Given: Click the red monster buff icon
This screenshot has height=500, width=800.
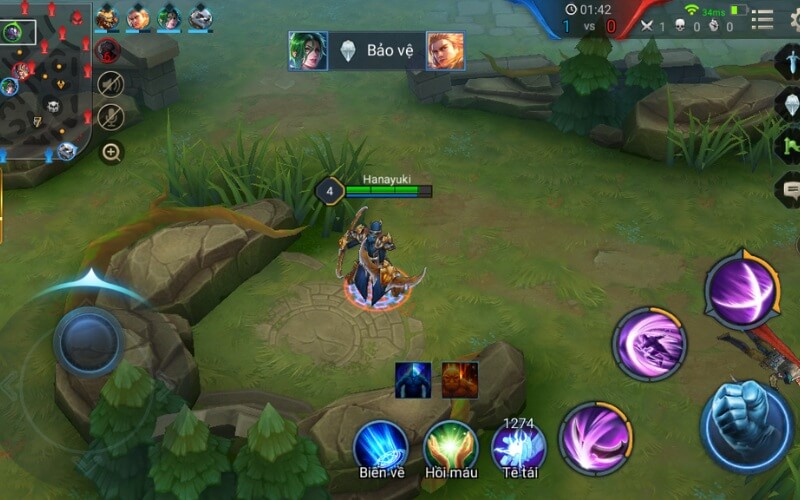Looking at the screenshot, I should tap(460, 380).
